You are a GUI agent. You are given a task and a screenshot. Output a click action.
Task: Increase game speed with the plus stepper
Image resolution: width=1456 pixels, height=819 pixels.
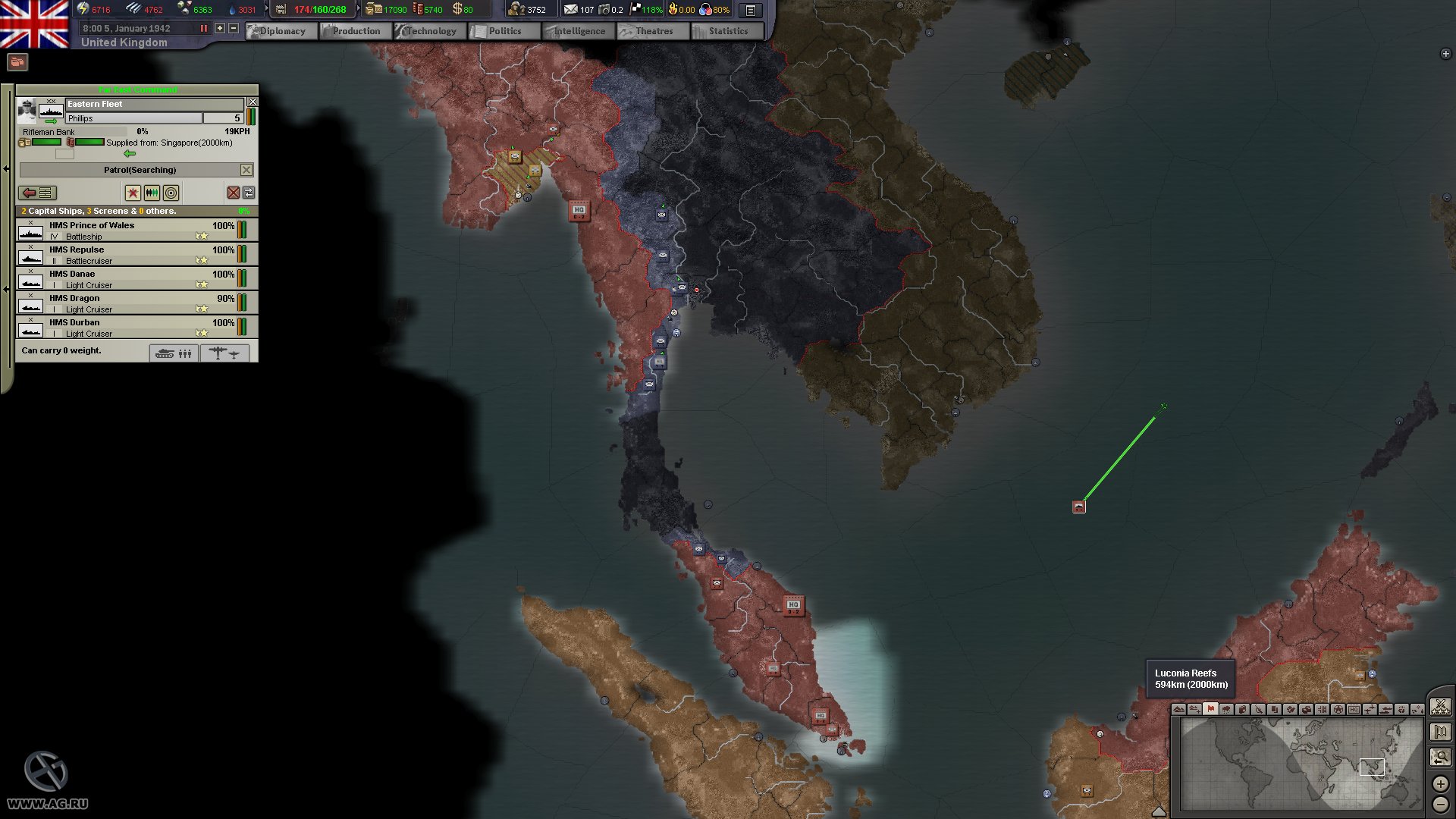[x=218, y=27]
